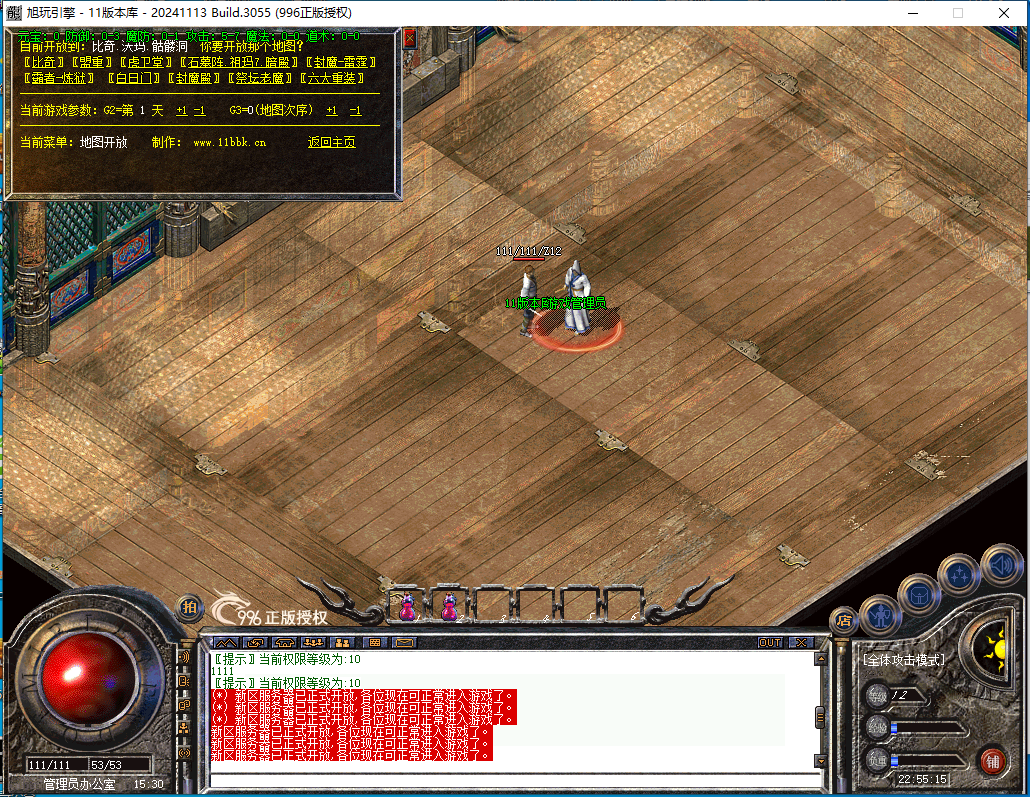Select the 封魔殿 map link
This screenshot has width=1030, height=797.
[194, 78]
